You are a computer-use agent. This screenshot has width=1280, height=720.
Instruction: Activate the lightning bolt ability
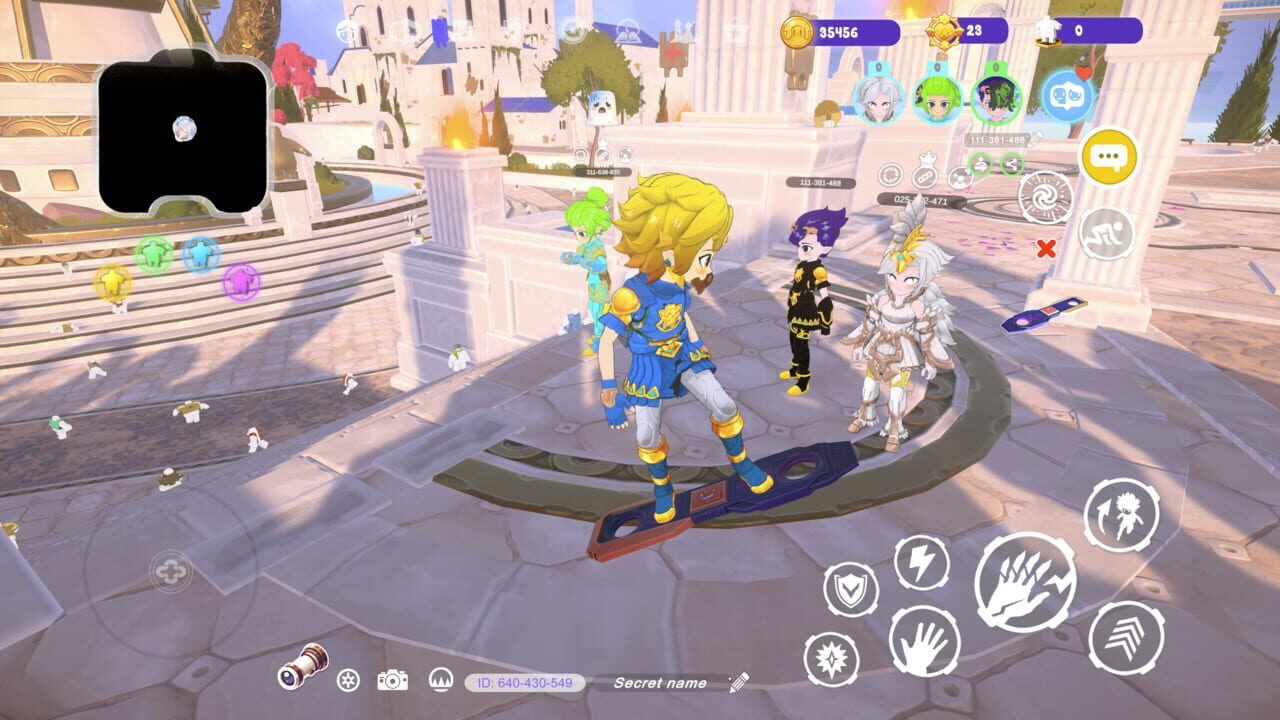[x=921, y=565]
